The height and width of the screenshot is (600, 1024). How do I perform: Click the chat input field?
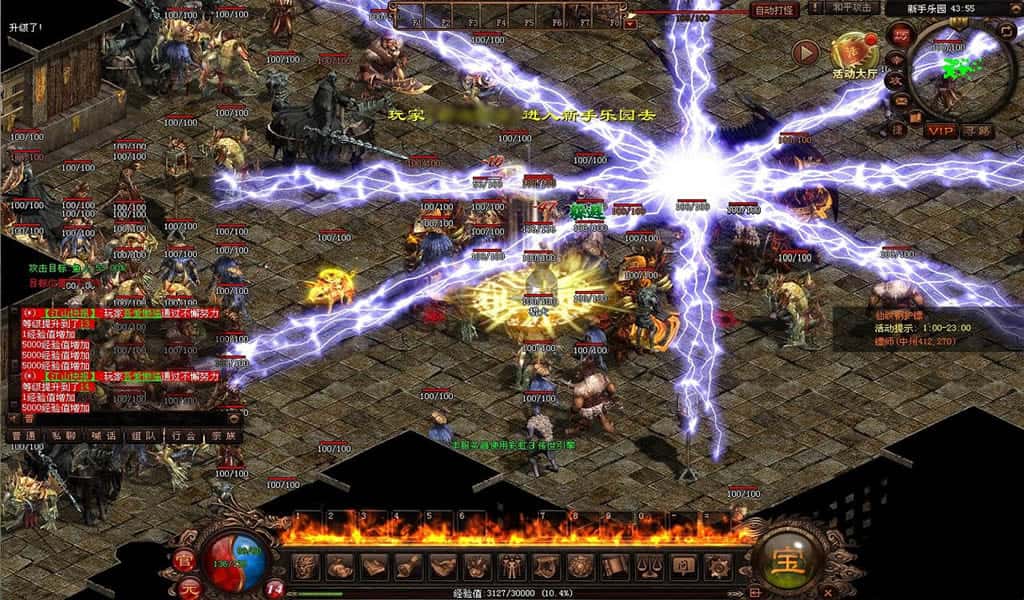click(x=120, y=419)
